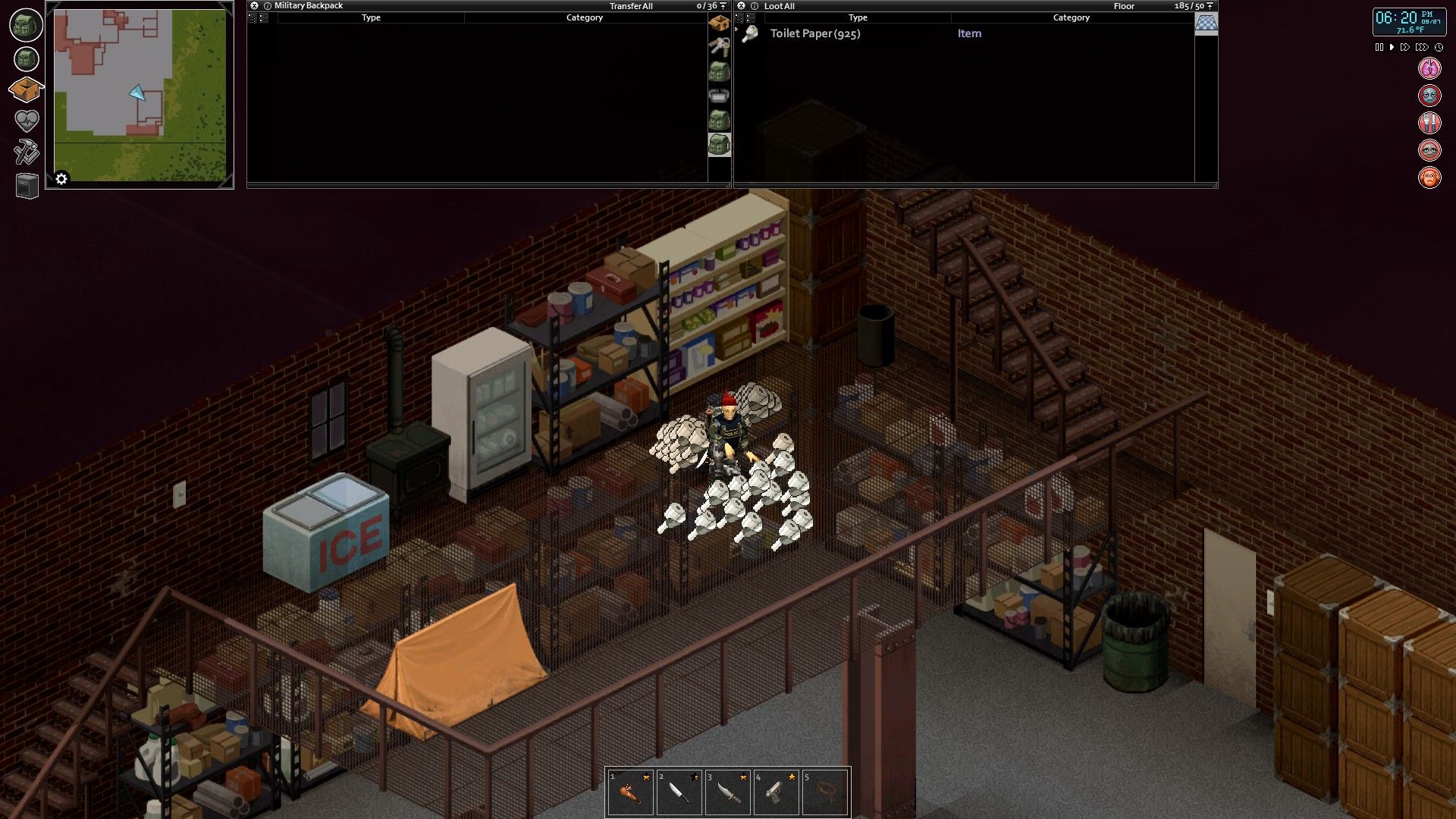Click the smaller bag icon in left sidebar
Viewport: 1456px width, 819px height.
[25, 58]
